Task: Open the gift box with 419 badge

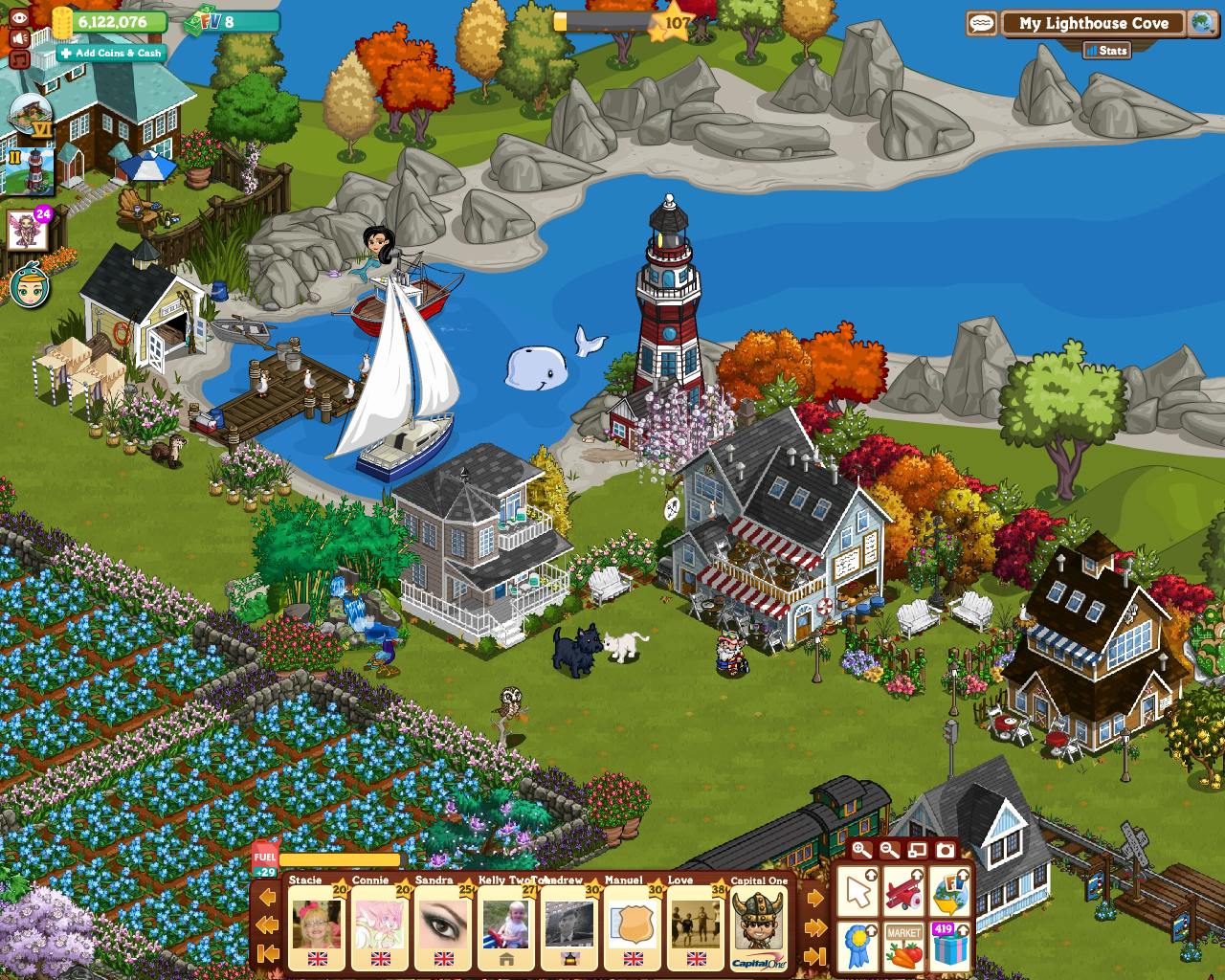Action: [x=948, y=945]
